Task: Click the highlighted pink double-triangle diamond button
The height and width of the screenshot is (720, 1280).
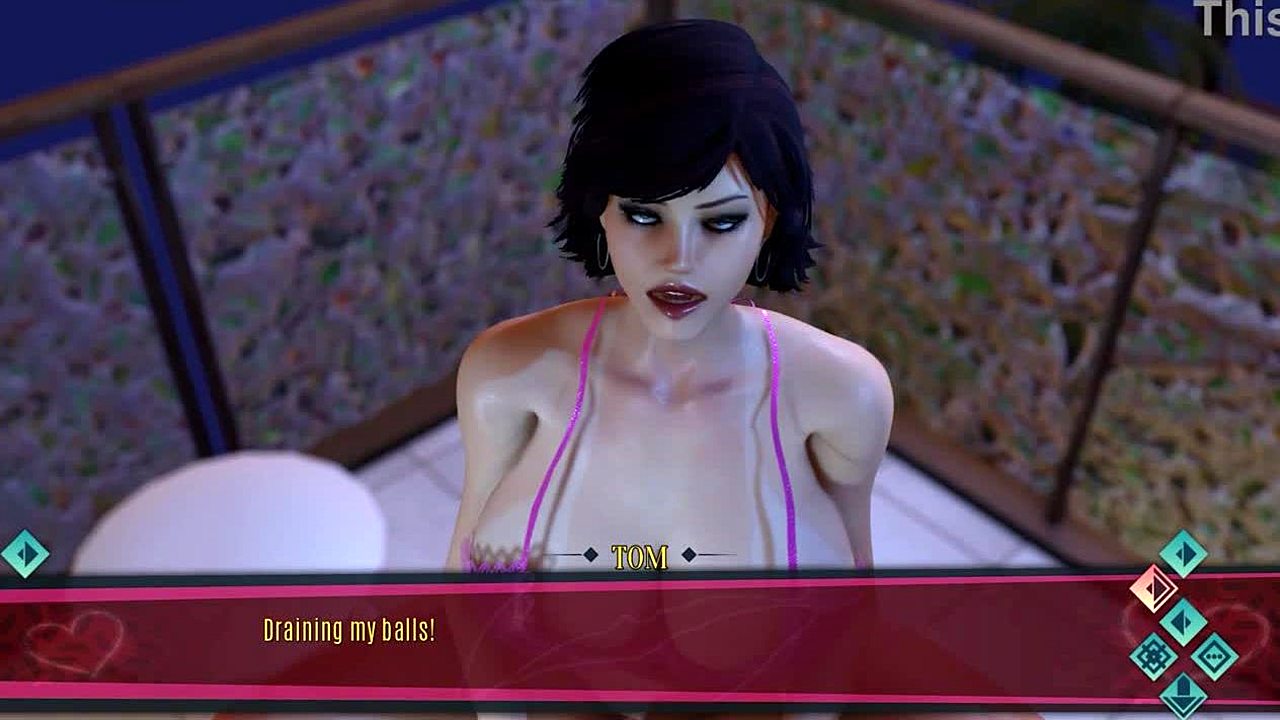Action: click(x=1153, y=589)
